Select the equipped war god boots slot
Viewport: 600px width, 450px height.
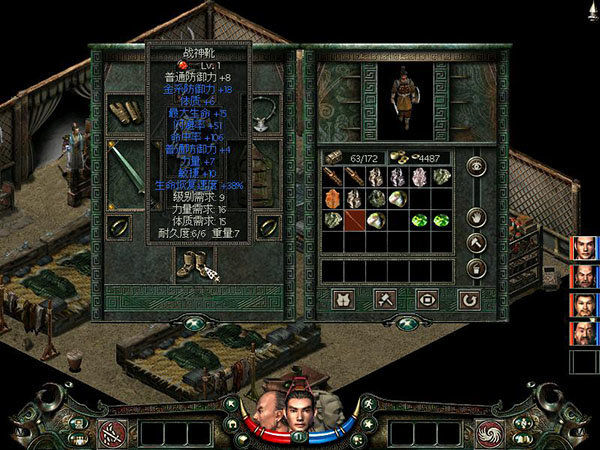coord(190,263)
